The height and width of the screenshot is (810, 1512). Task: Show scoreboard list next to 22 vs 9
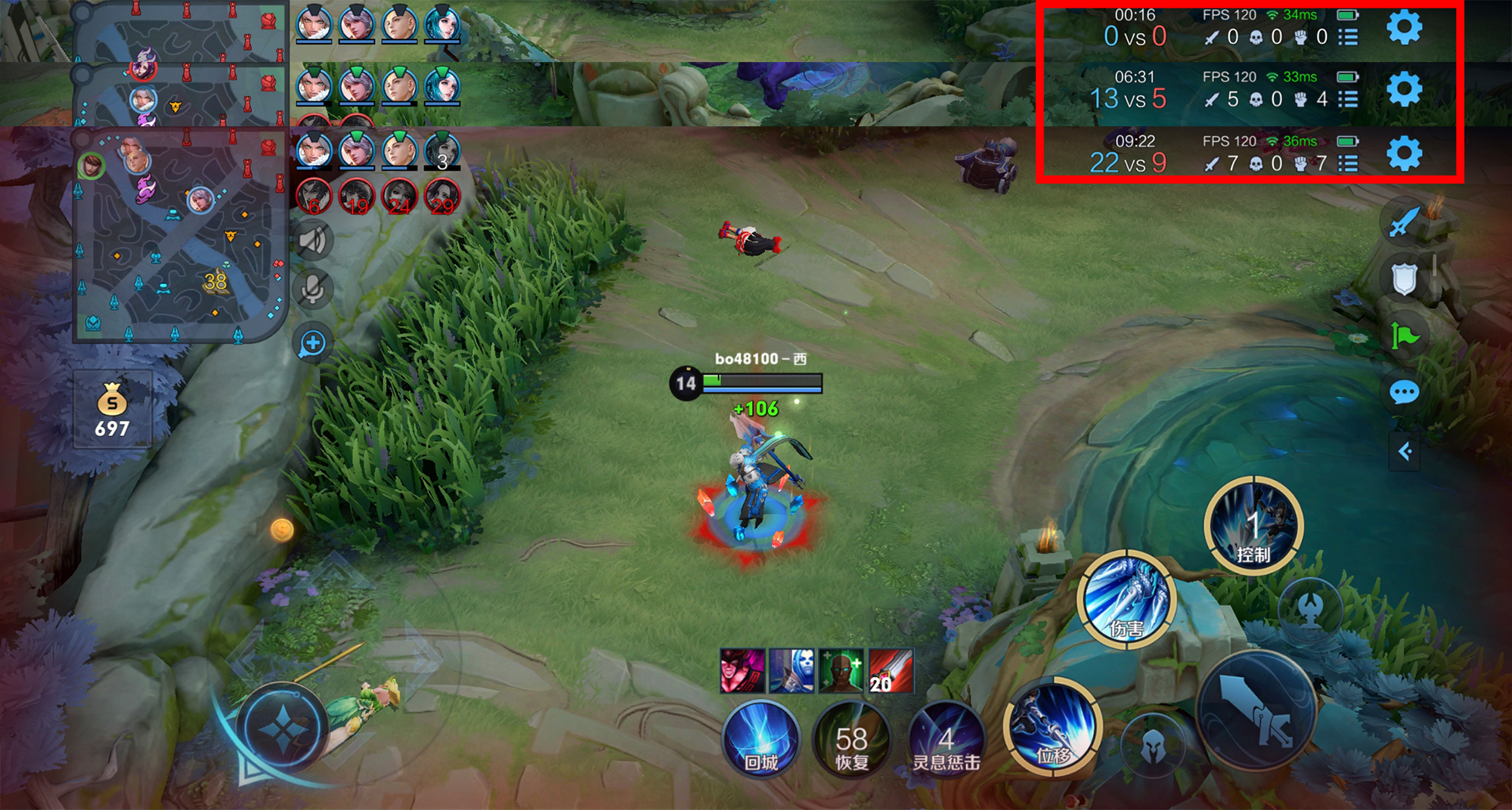pos(1348,163)
